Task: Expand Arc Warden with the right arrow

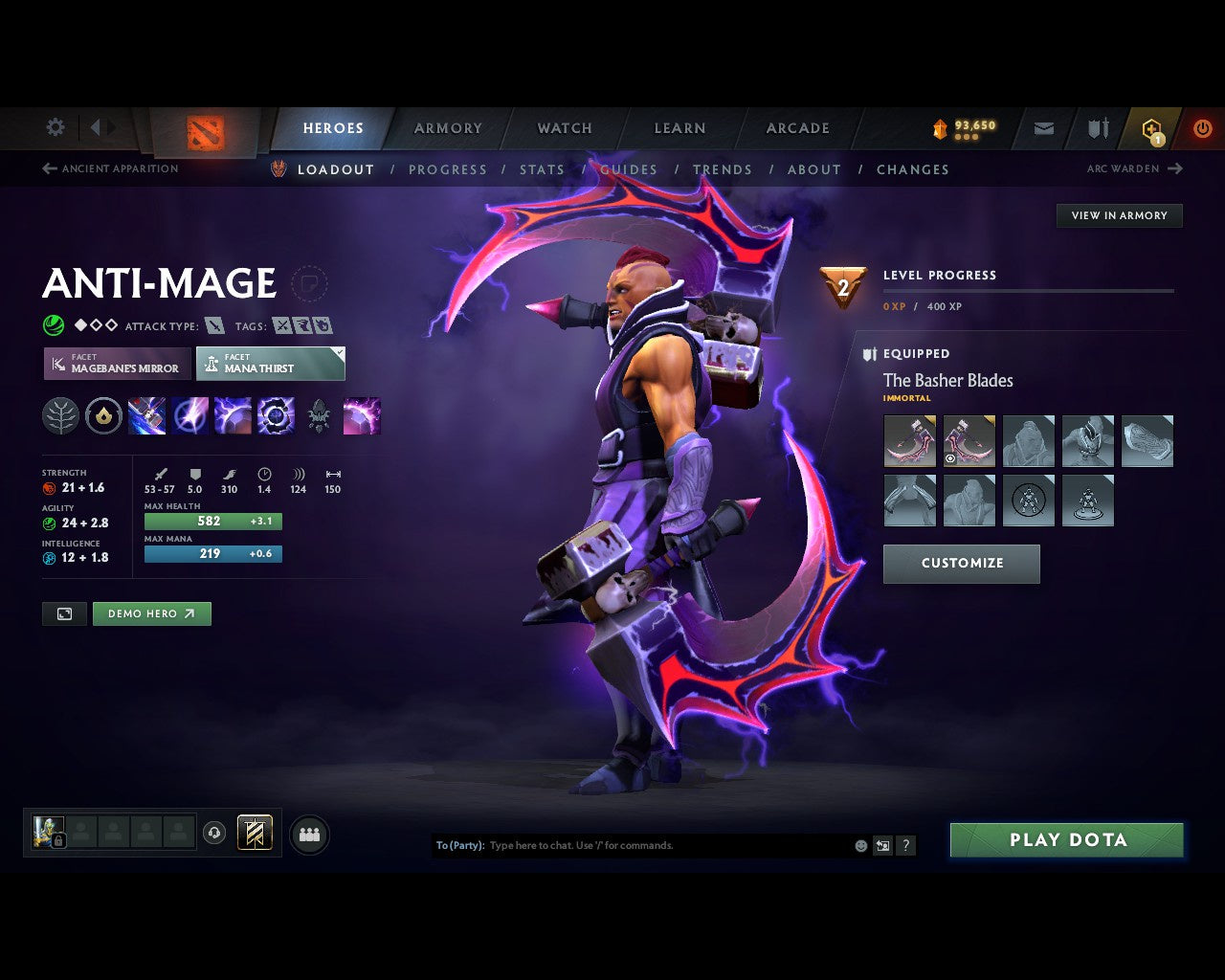Action: pyautogui.click(x=1174, y=168)
